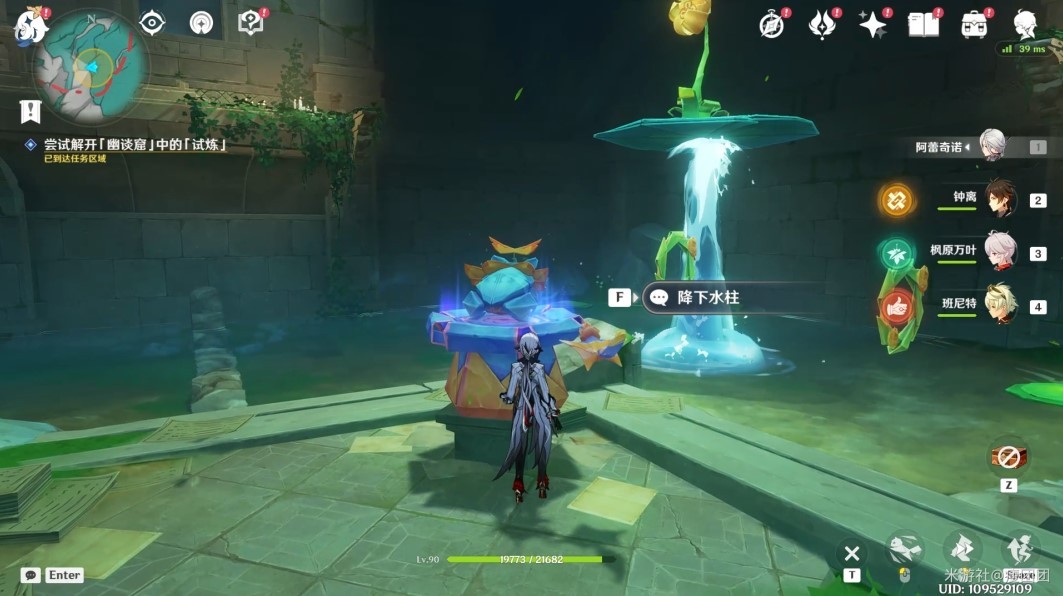The image size is (1063, 596).
Task: Click the X skill button above T
Action: [851, 553]
